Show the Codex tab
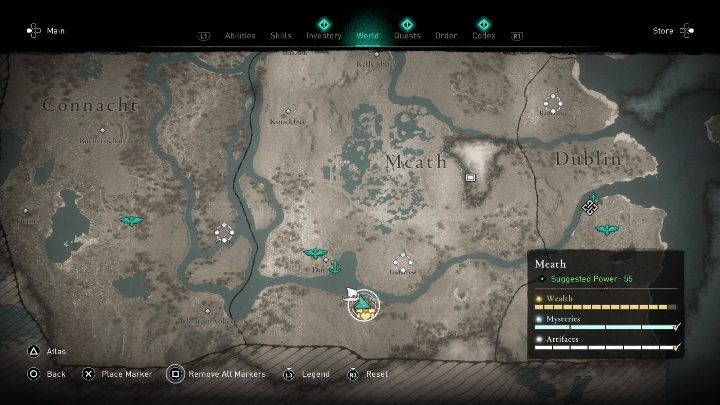This screenshot has width=720, height=405. [484, 35]
